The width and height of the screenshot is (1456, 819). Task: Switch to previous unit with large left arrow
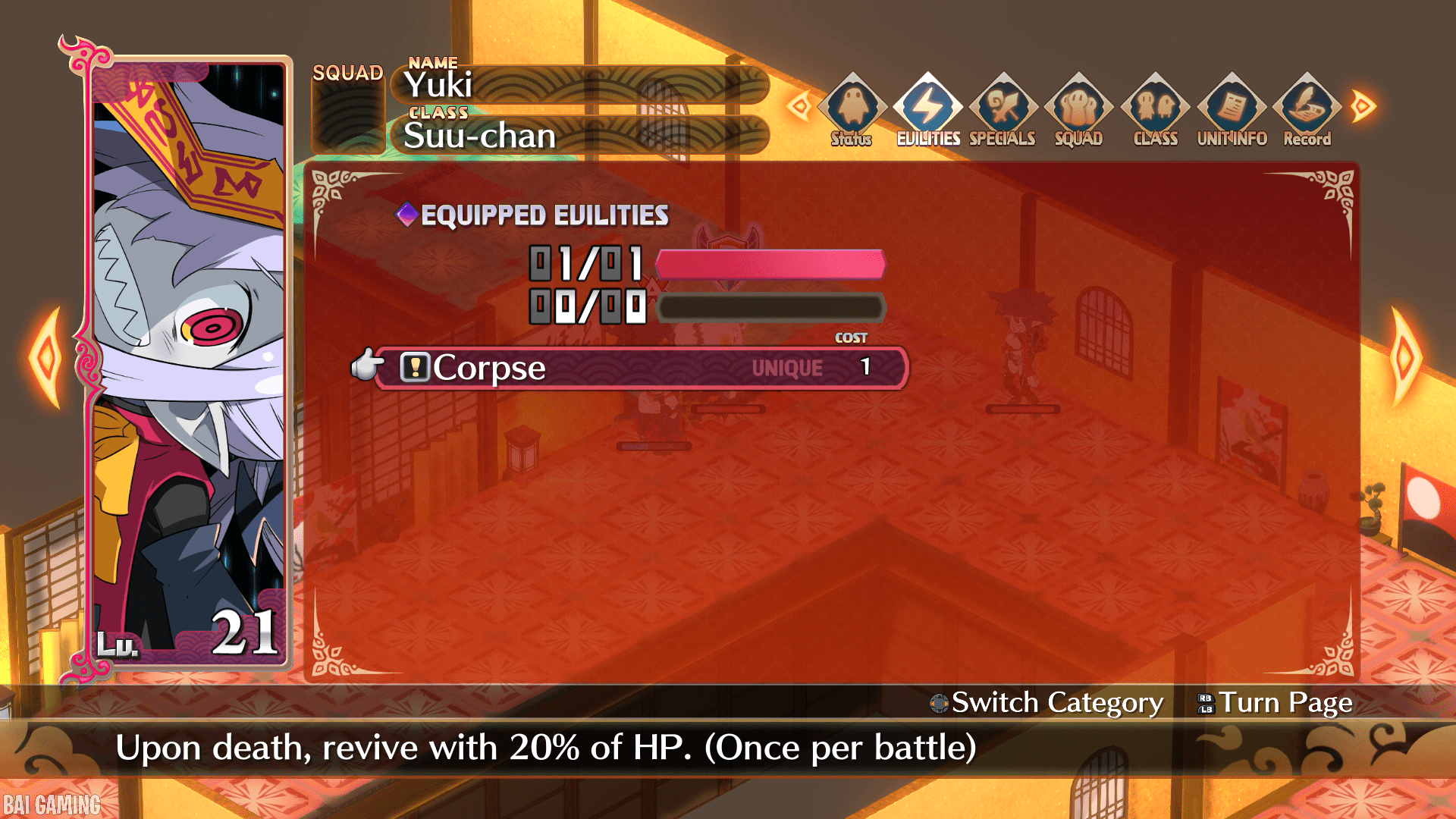pyautogui.click(x=47, y=358)
